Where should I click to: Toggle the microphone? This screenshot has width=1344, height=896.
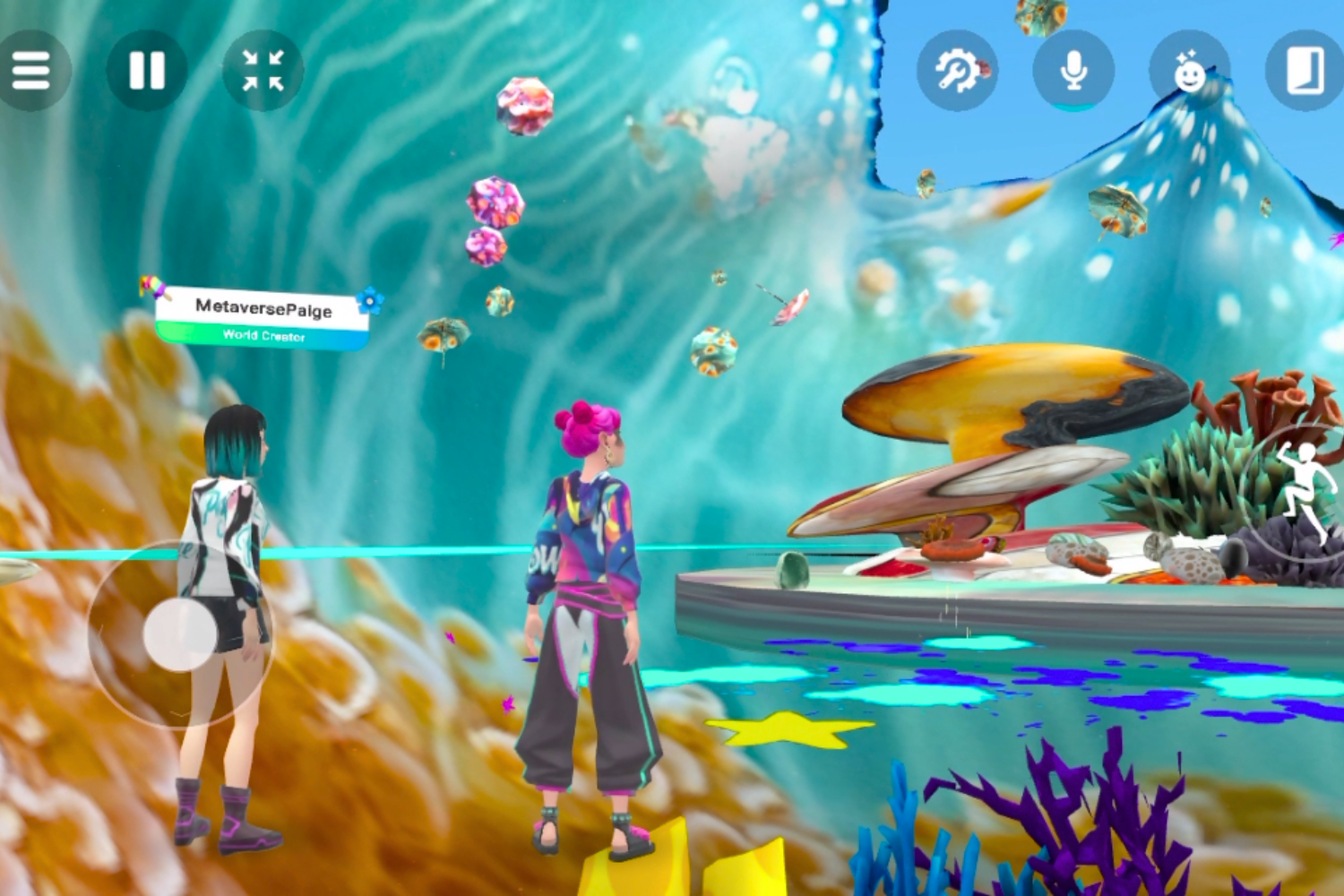pyautogui.click(x=1073, y=70)
